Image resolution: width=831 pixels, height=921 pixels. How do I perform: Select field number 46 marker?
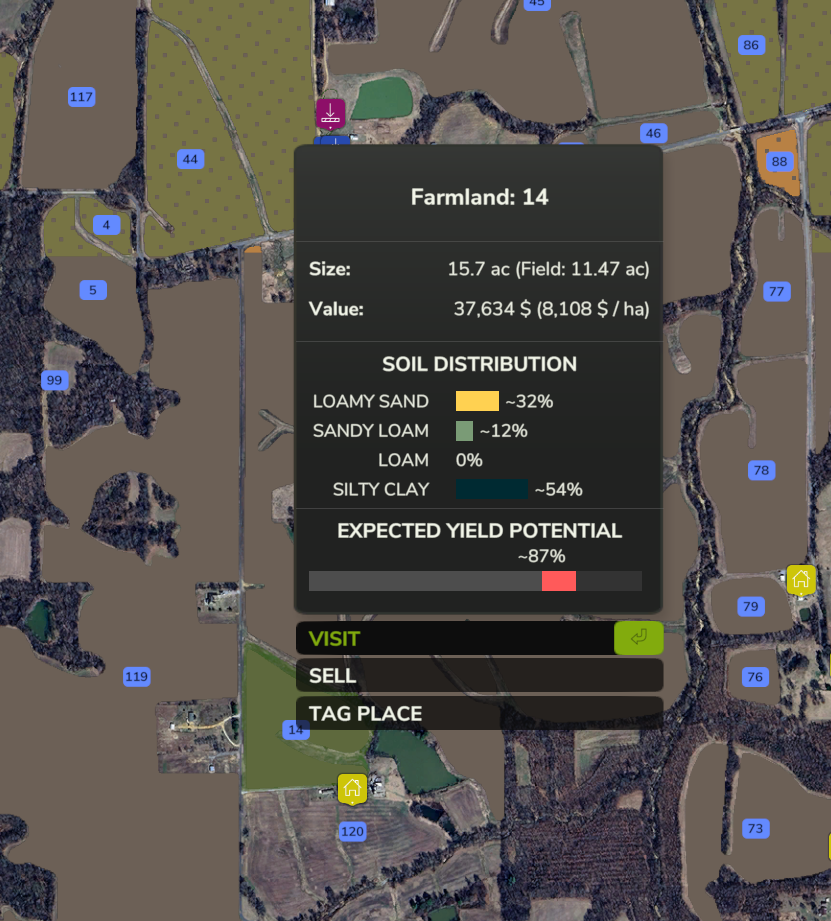tap(653, 133)
